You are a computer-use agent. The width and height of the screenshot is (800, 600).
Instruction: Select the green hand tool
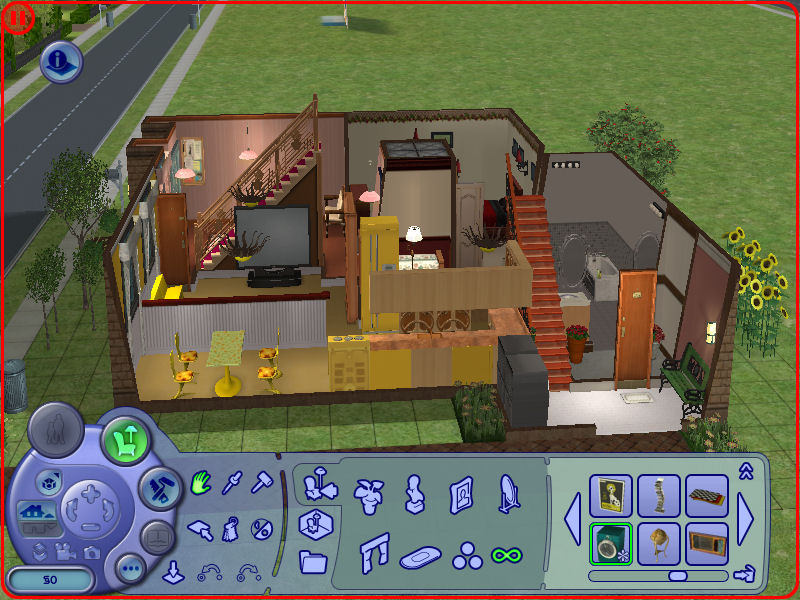(x=202, y=484)
